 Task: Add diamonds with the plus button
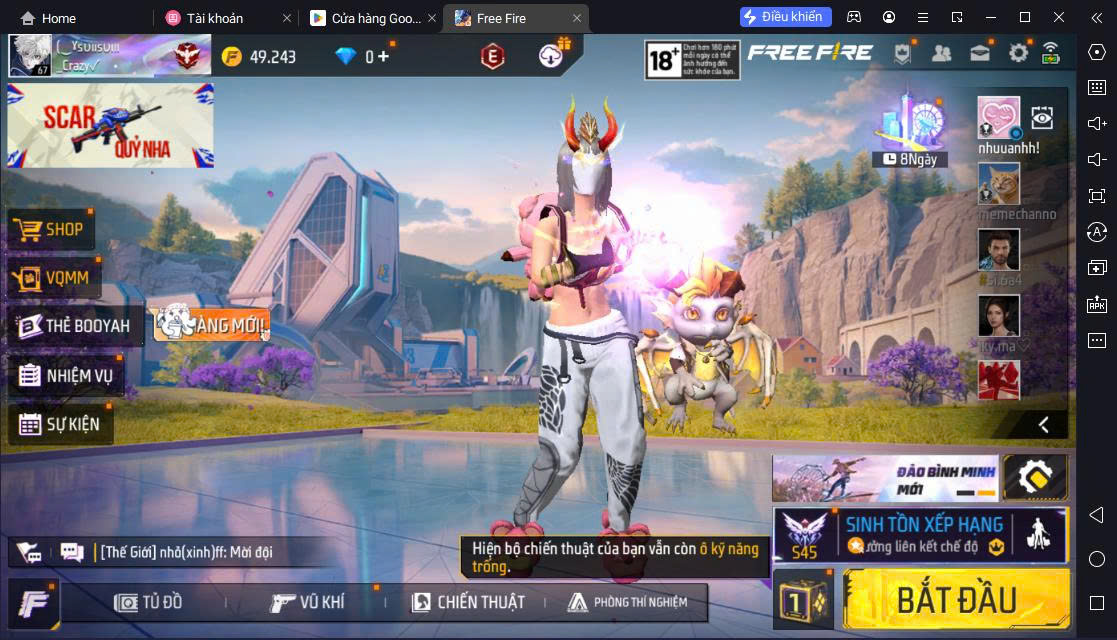(383, 56)
